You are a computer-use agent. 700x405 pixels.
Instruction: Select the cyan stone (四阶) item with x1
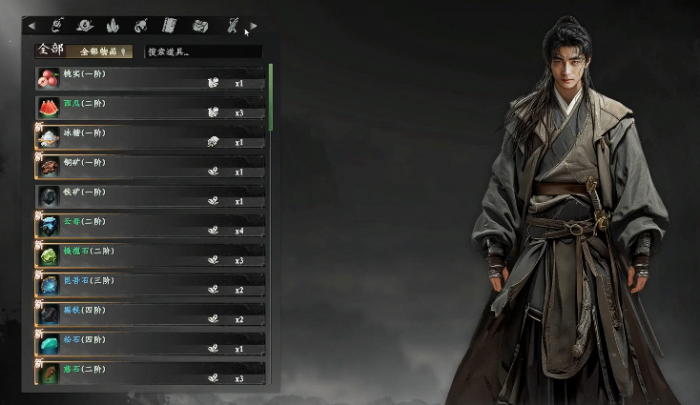pyautogui.click(x=150, y=344)
